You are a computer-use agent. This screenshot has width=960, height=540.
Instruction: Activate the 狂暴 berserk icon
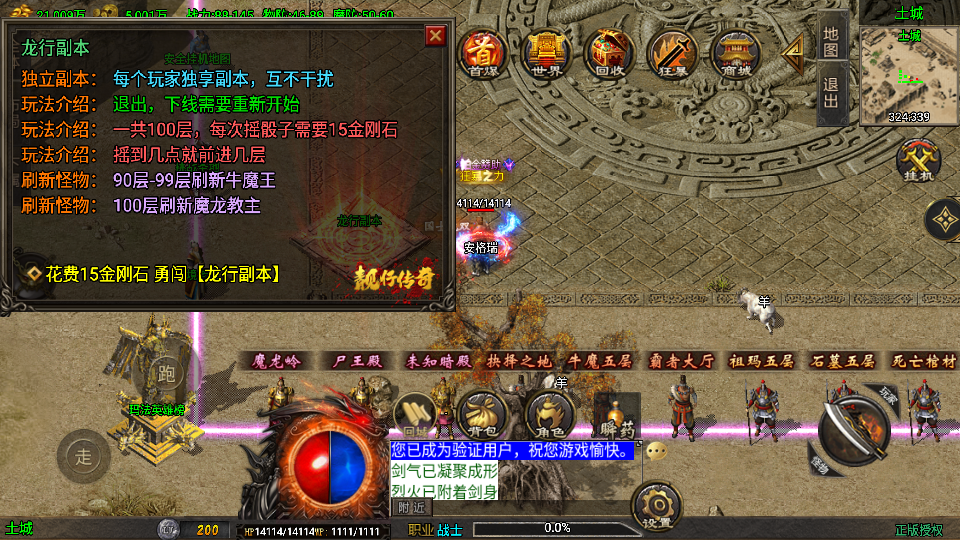pyautogui.click(x=671, y=52)
